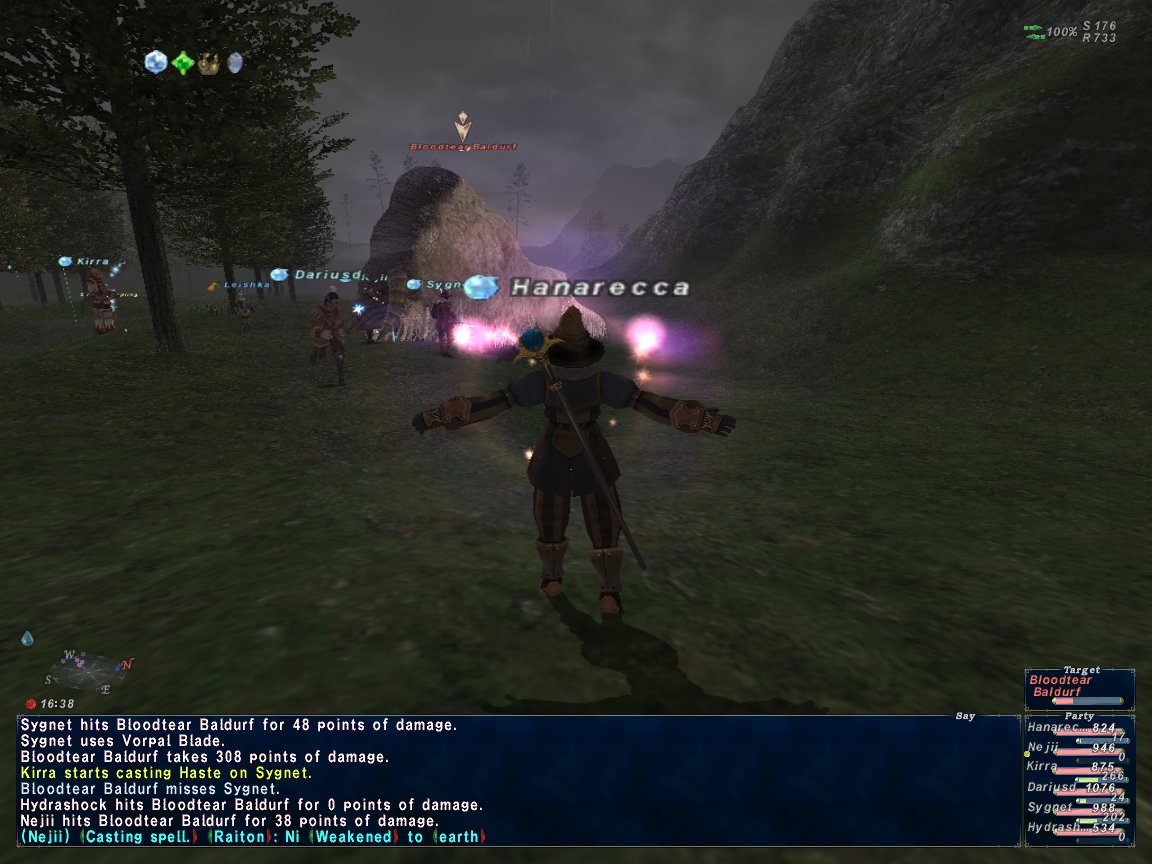The image size is (1152, 864).
Task: Click the red fire-day icon by the clock
Action: 30,704
